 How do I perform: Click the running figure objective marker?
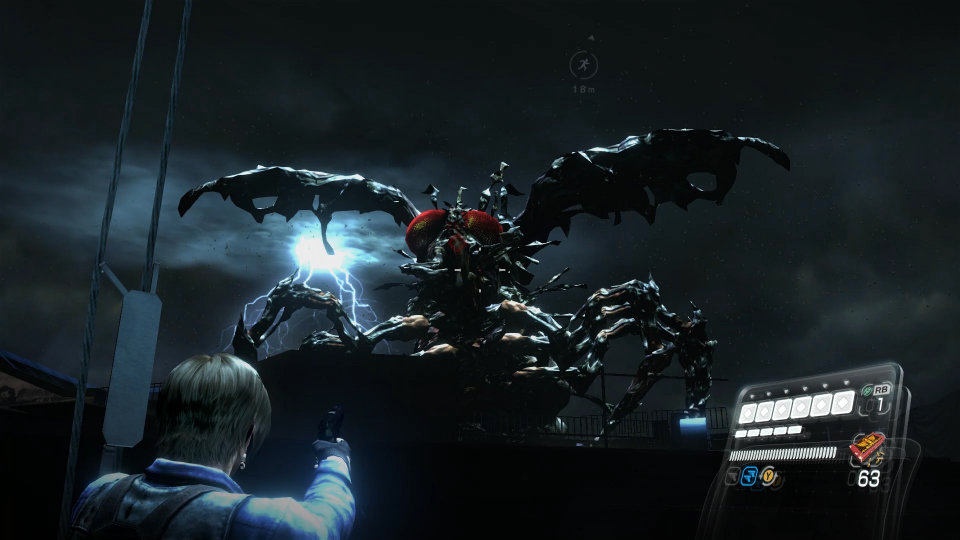[581, 66]
